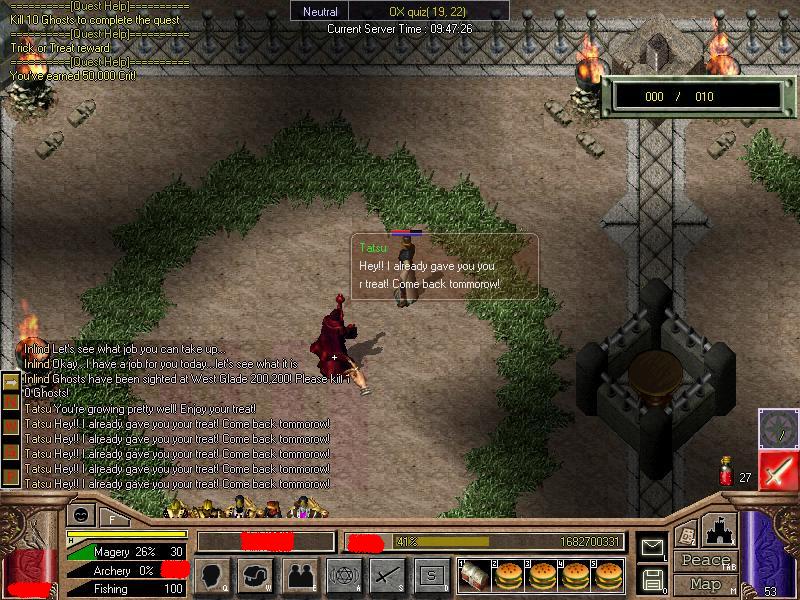Open the castle icon panel
The height and width of the screenshot is (600, 800).
[721, 529]
